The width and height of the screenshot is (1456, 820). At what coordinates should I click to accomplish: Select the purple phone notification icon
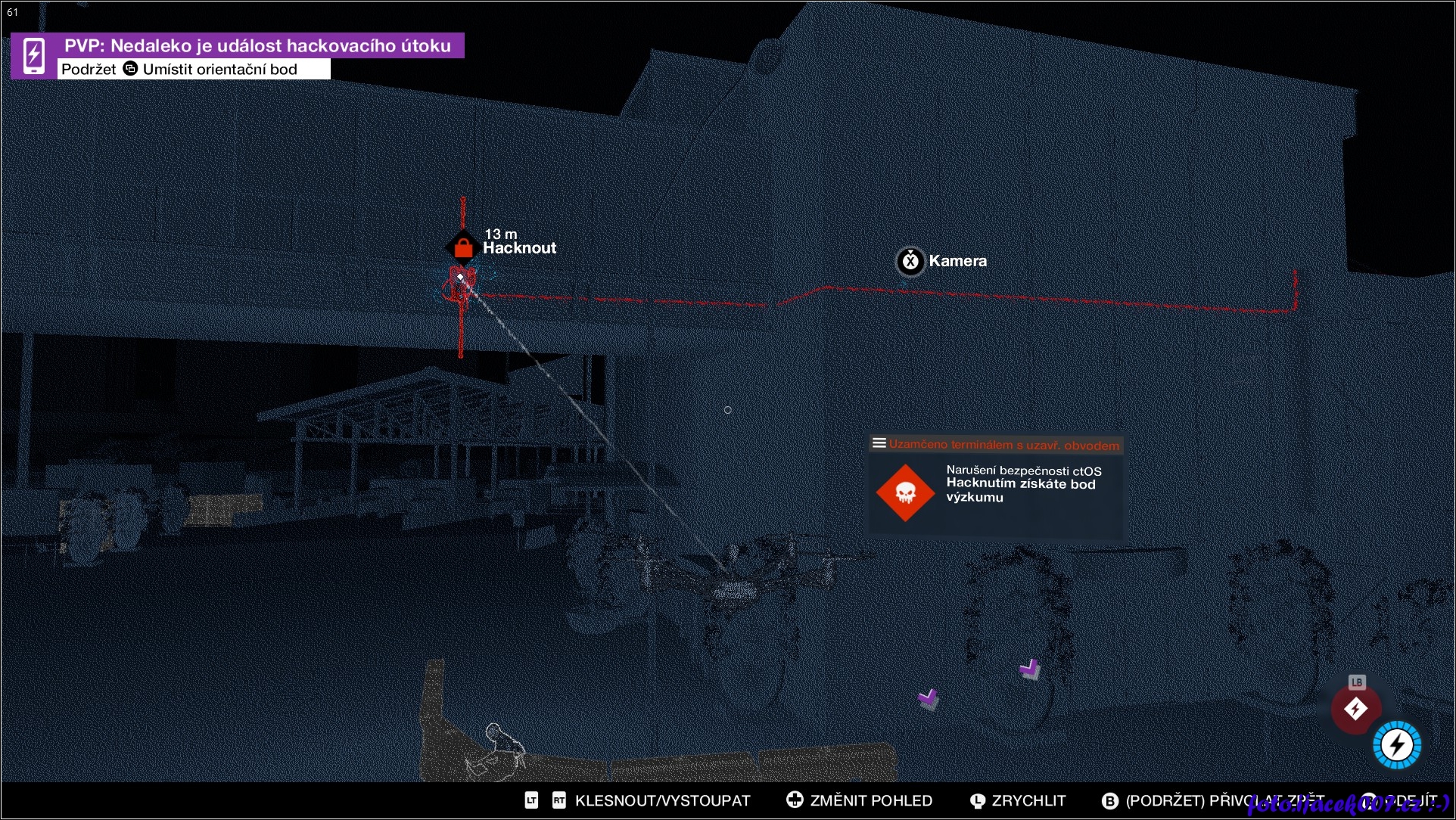pyautogui.click(x=34, y=55)
